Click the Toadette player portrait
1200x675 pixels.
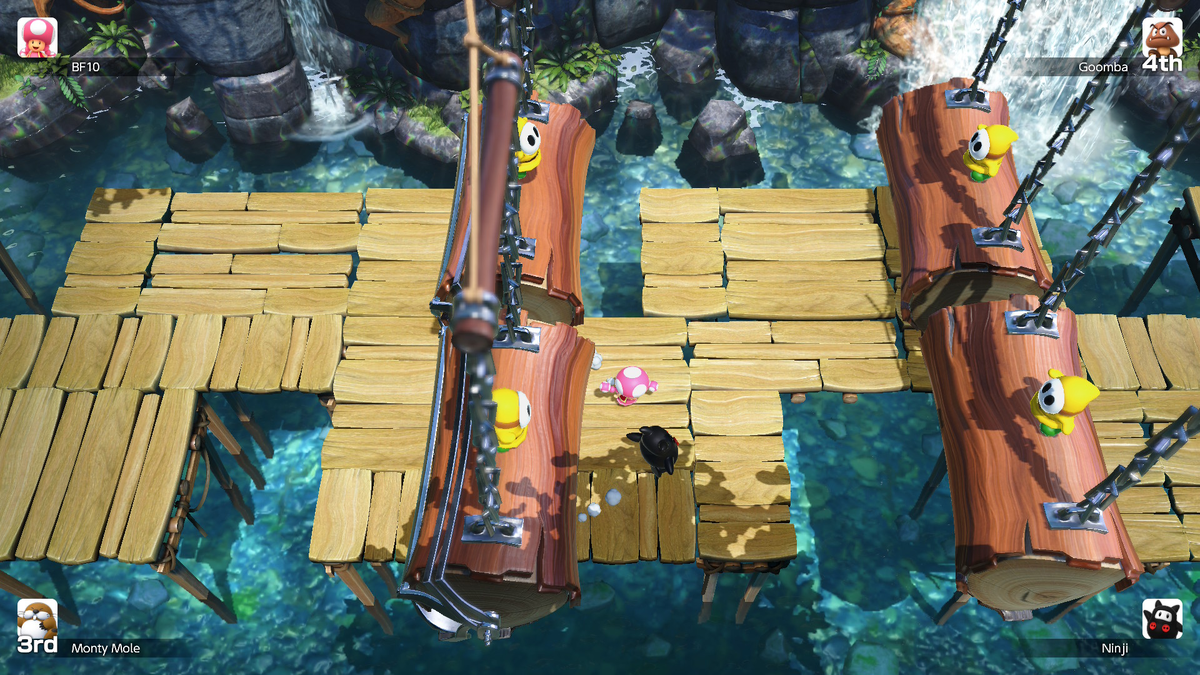pos(37,37)
